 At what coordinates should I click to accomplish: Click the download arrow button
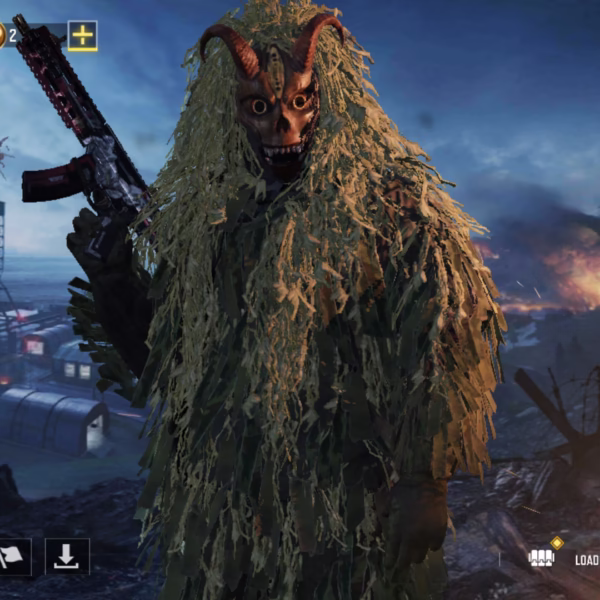point(67,556)
